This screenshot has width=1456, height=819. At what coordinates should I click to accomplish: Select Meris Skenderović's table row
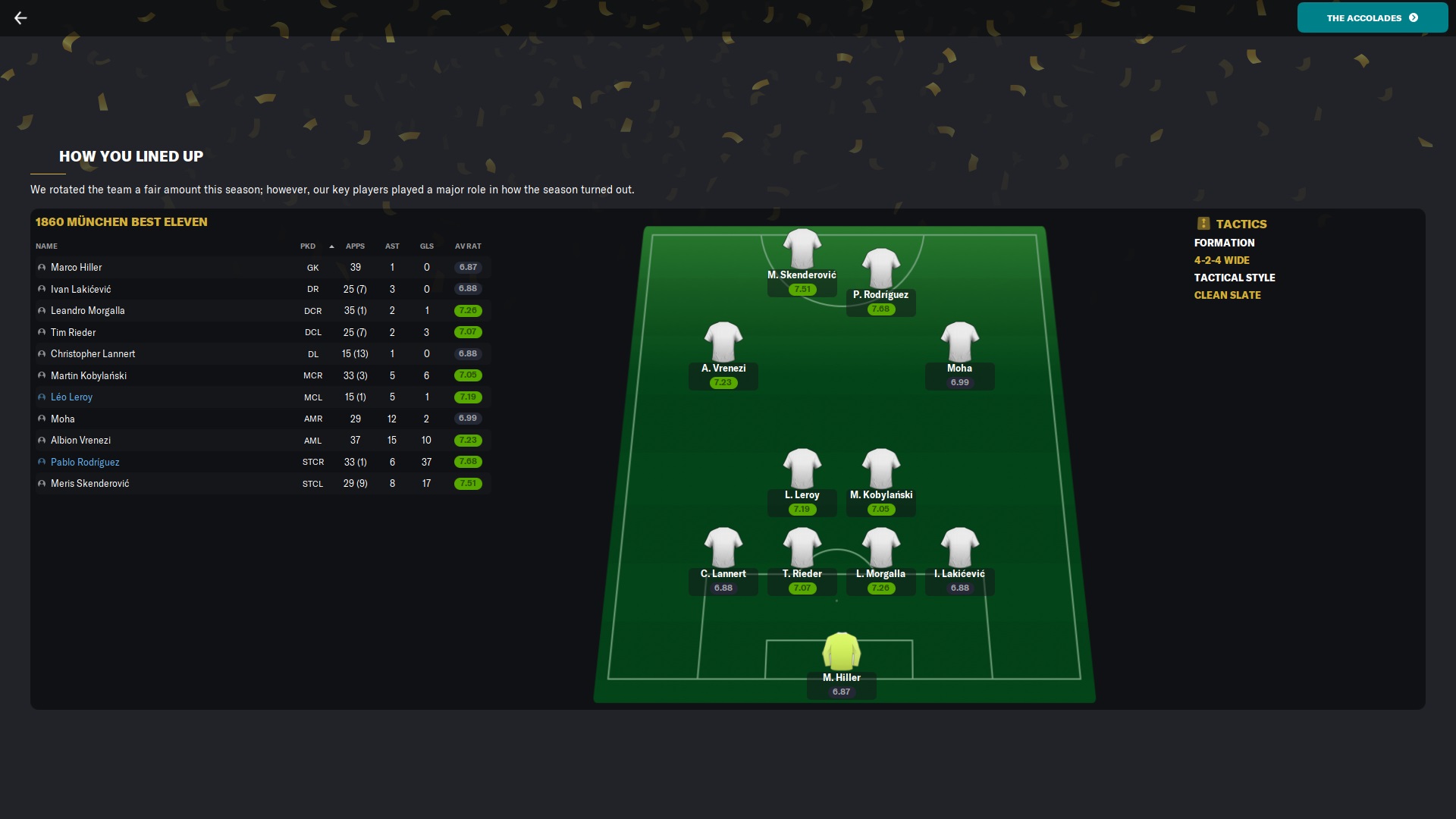point(89,484)
